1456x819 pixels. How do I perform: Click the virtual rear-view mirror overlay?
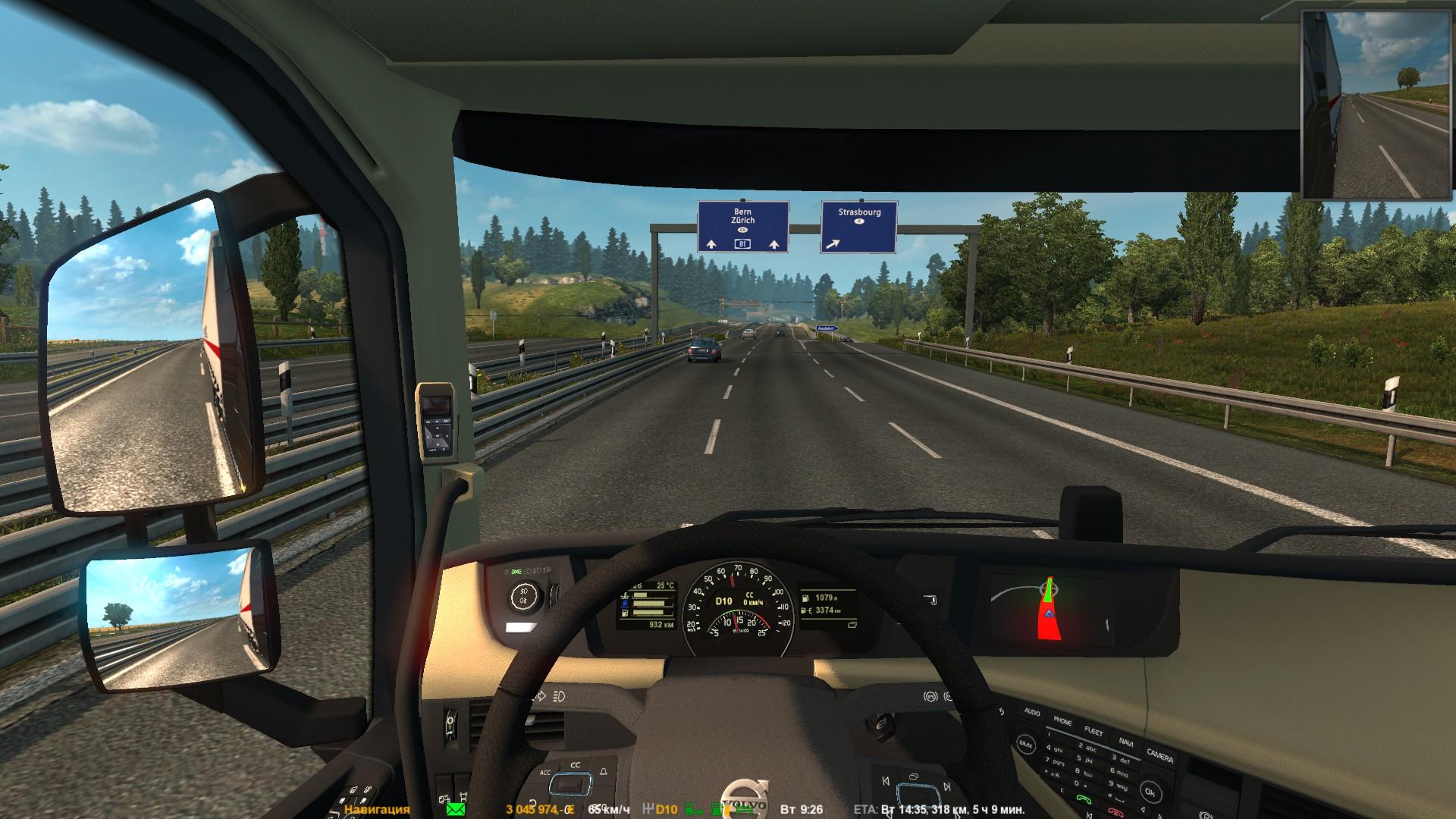click(x=1377, y=104)
